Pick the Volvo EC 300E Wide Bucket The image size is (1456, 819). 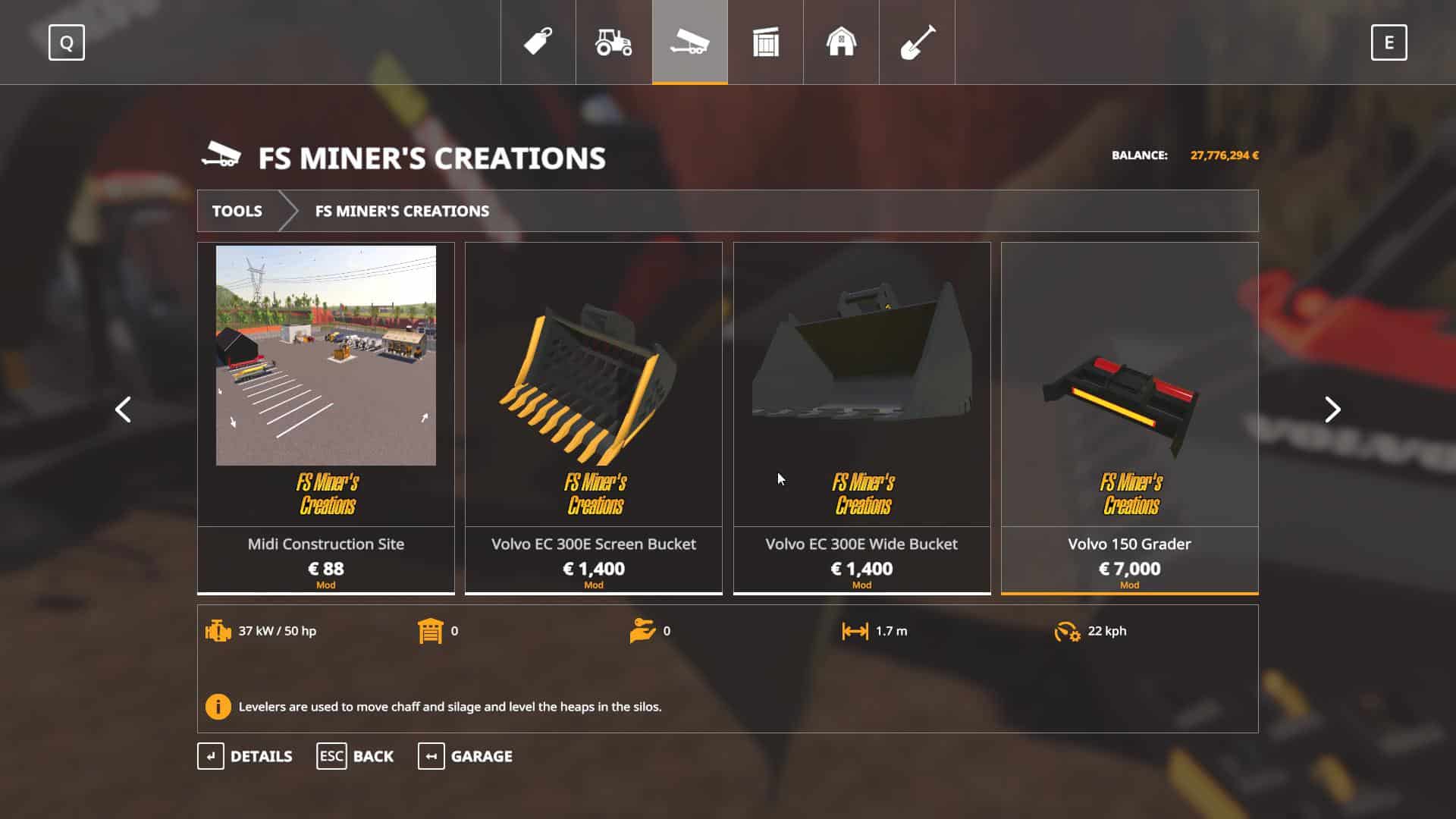(x=861, y=417)
